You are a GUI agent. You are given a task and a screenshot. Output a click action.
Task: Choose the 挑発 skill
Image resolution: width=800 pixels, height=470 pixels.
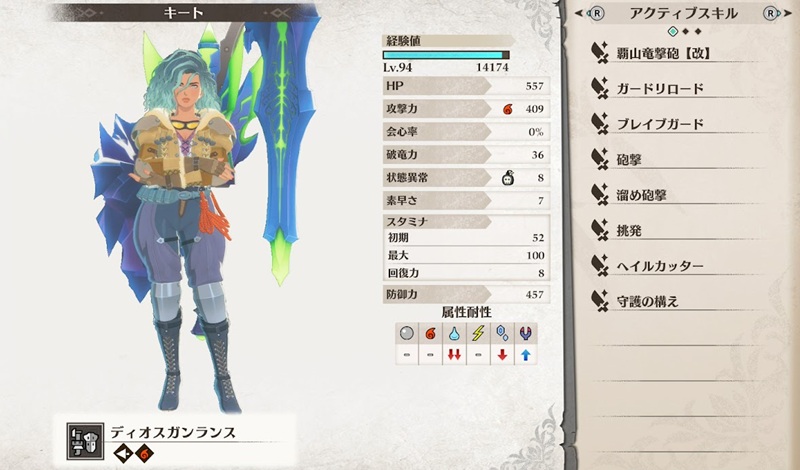click(630, 230)
